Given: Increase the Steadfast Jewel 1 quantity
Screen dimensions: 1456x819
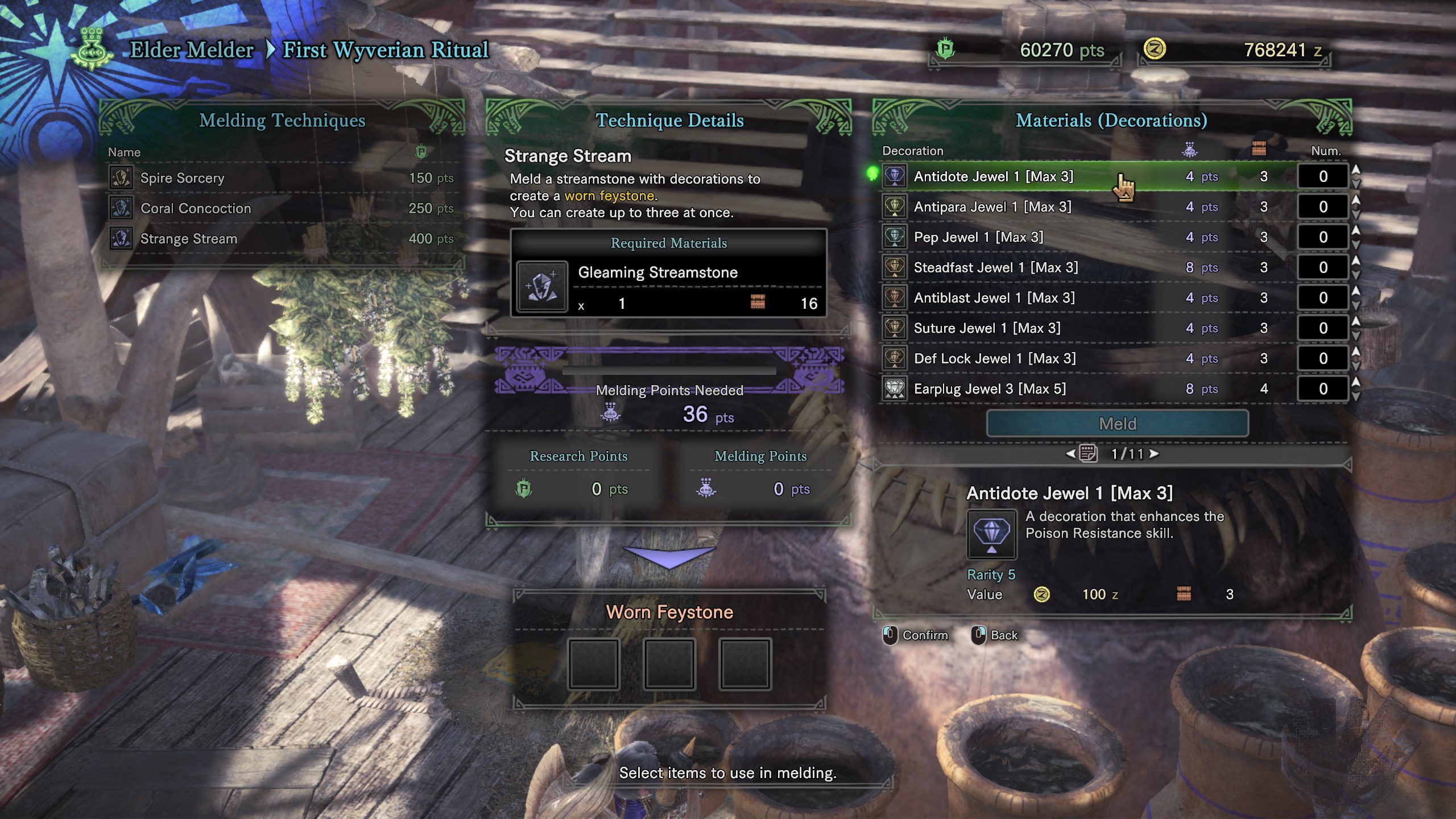Looking at the screenshot, I should (x=1356, y=260).
